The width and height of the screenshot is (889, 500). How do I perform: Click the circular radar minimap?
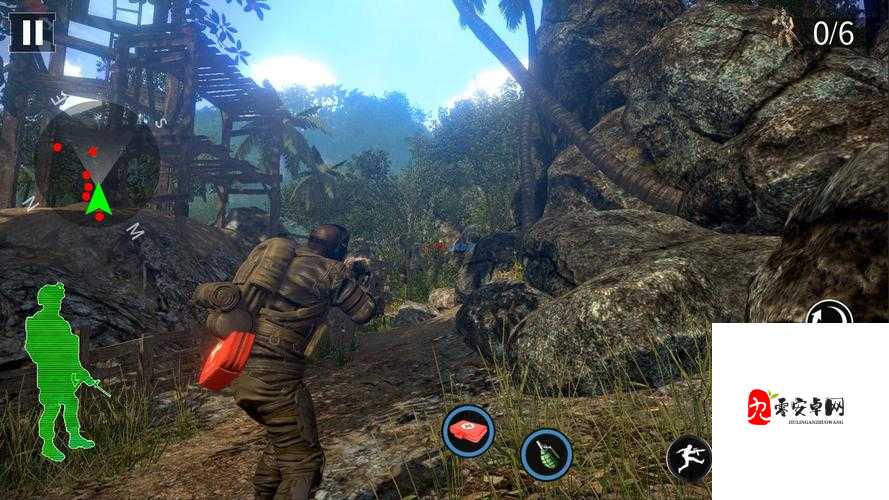(x=97, y=161)
